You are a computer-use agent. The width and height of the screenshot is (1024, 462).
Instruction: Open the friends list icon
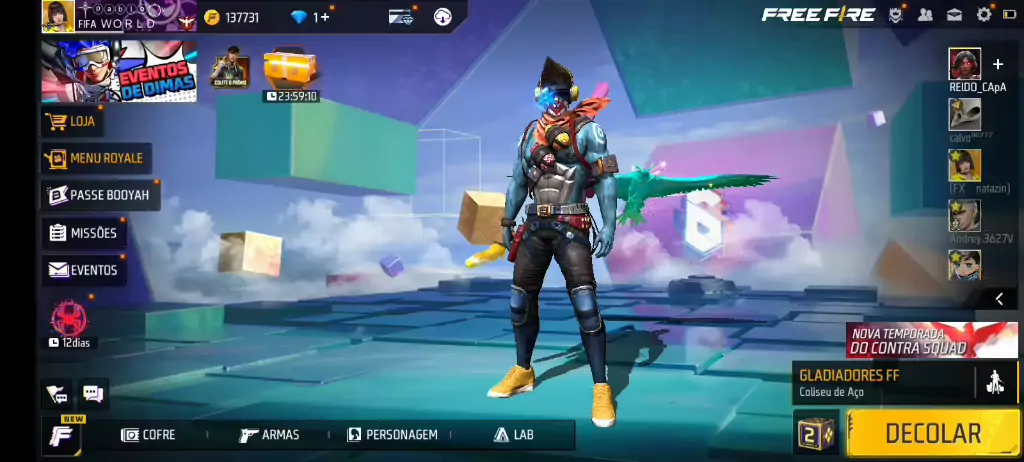pyautogui.click(x=925, y=14)
